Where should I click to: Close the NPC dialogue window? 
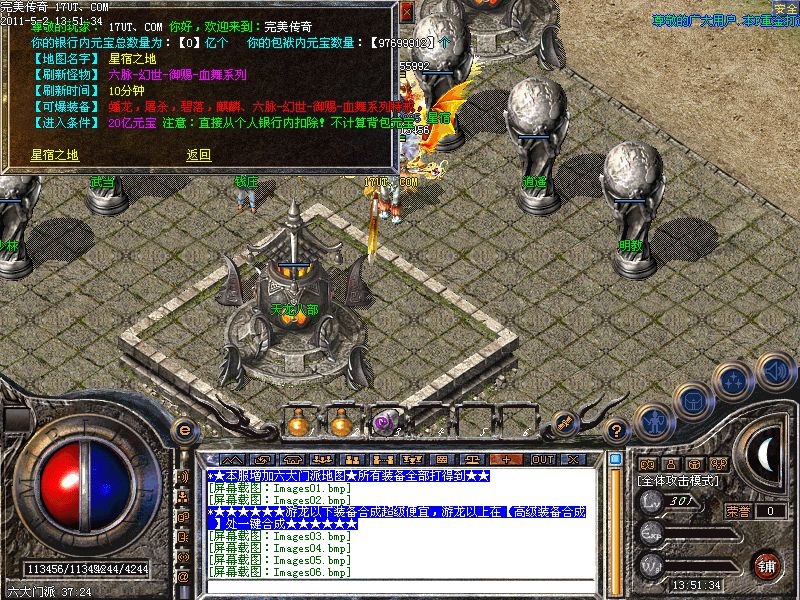406,12
